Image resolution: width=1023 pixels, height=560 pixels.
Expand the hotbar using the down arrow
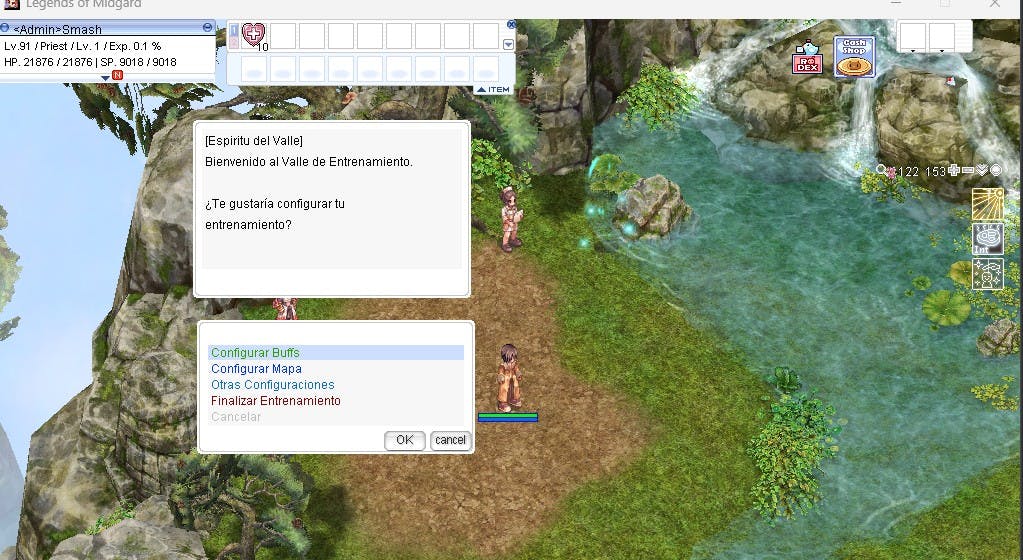pyautogui.click(x=508, y=44)
